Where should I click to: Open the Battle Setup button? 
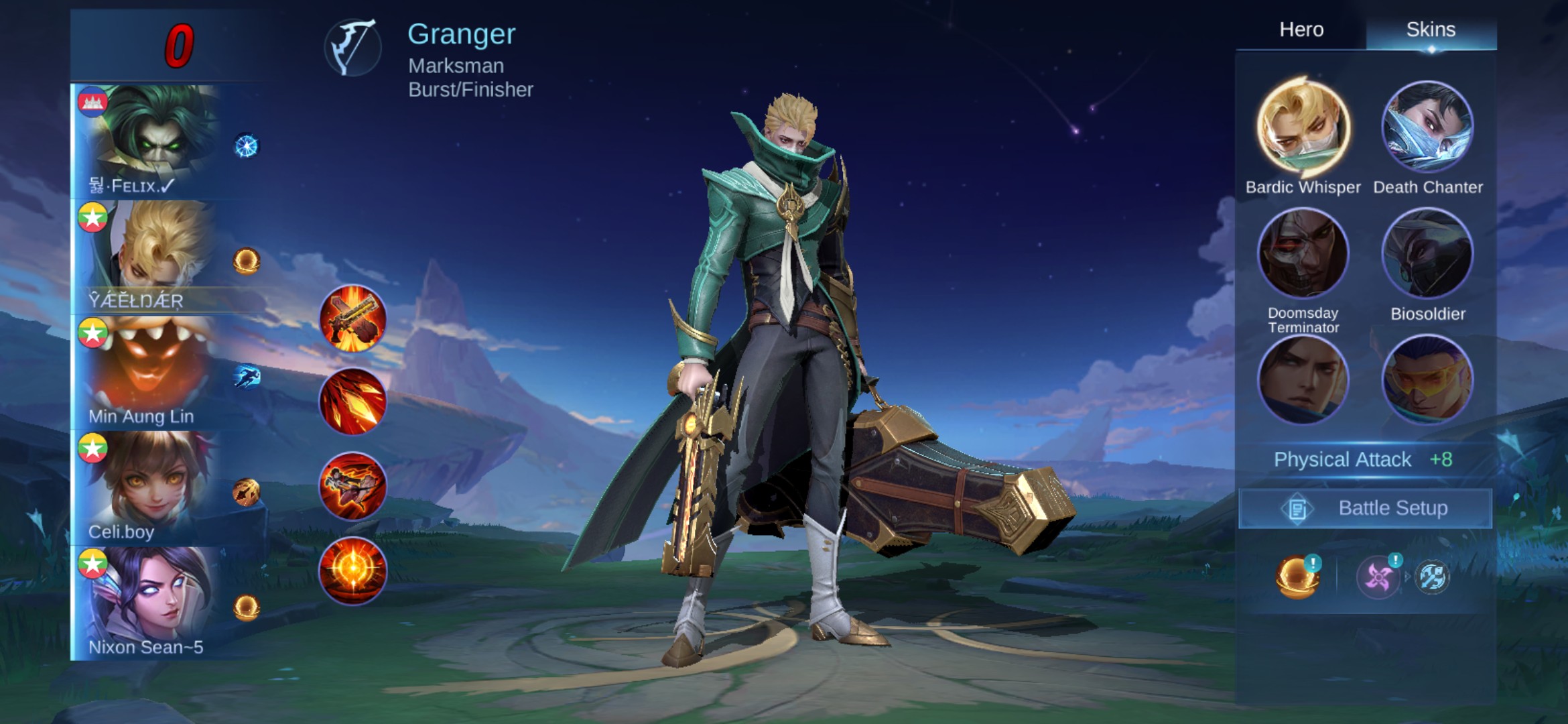1365,508
